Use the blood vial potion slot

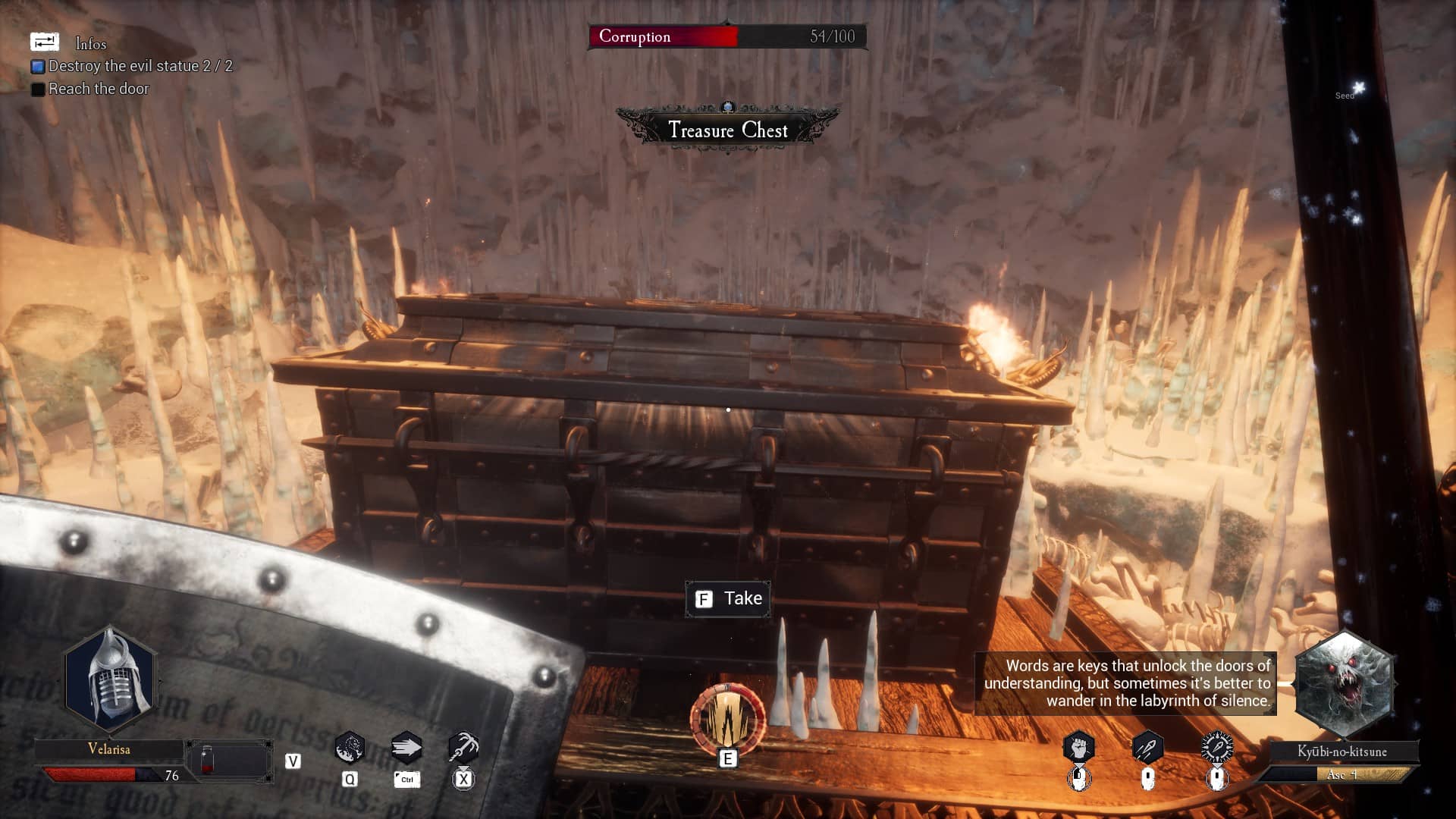pyautogui.click(x=208, y=761)
